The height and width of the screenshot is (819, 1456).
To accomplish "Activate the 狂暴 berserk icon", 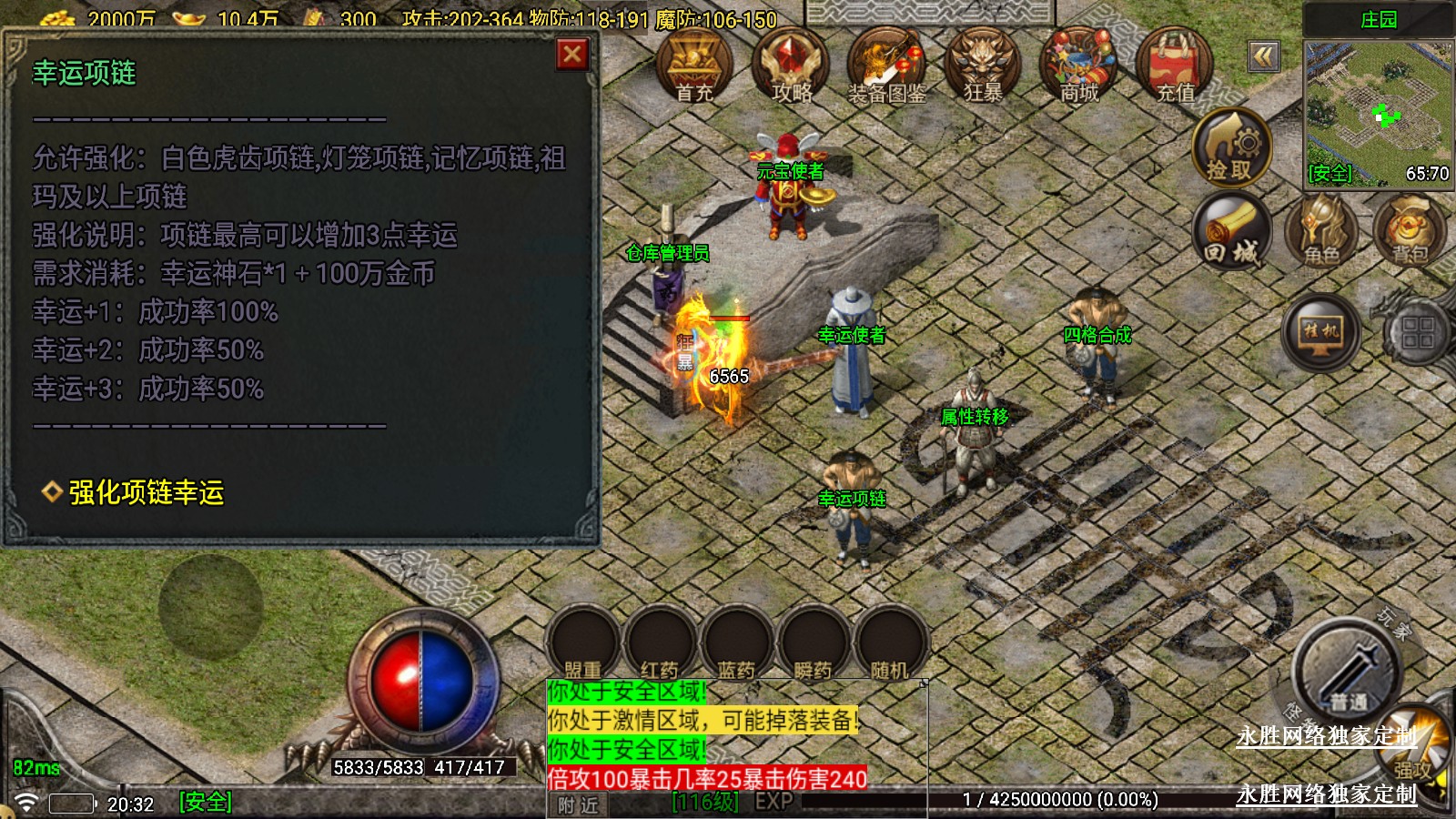I will point(983,66).
